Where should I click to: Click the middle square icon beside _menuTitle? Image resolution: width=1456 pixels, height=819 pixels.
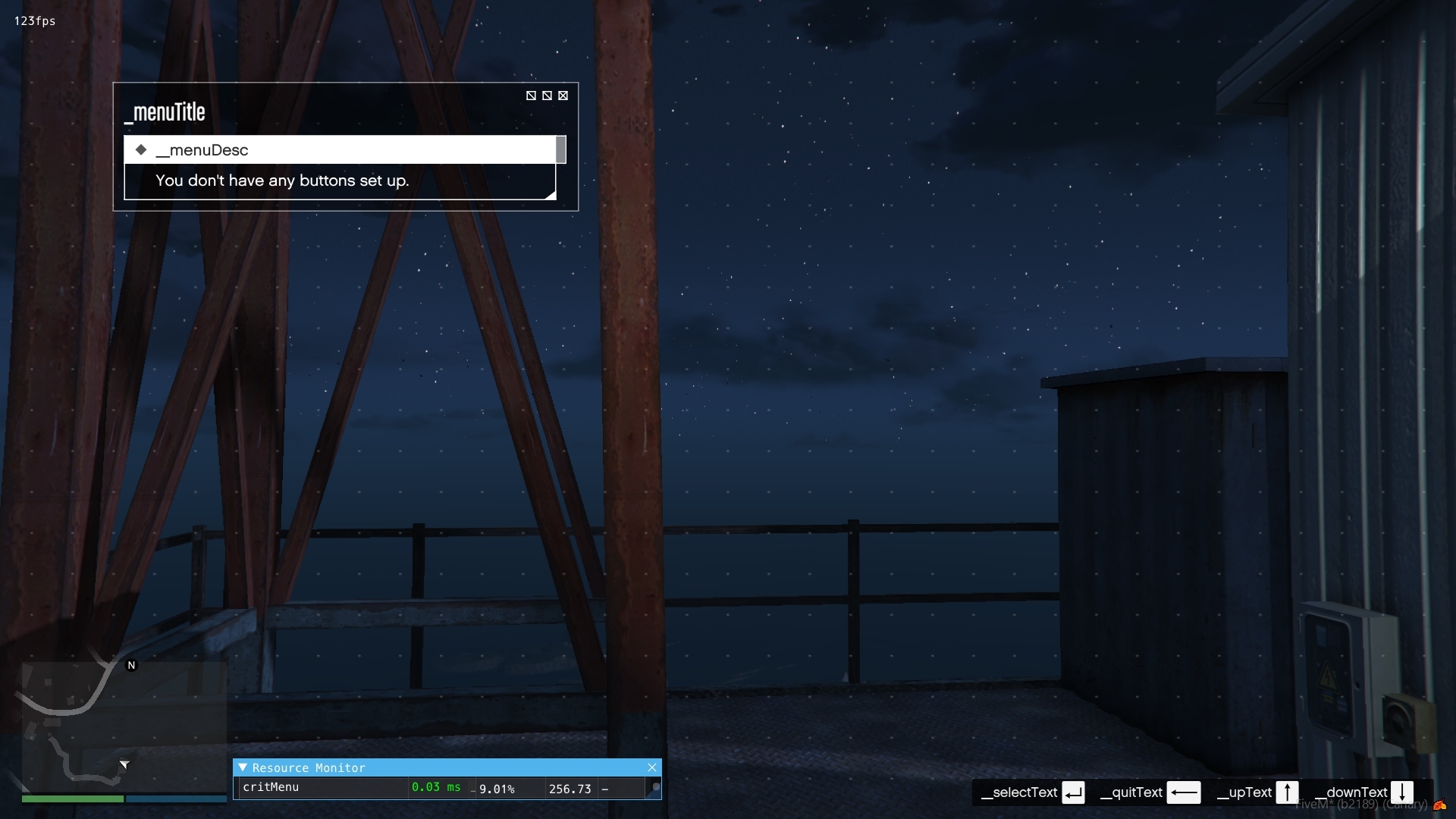point(547,96)
